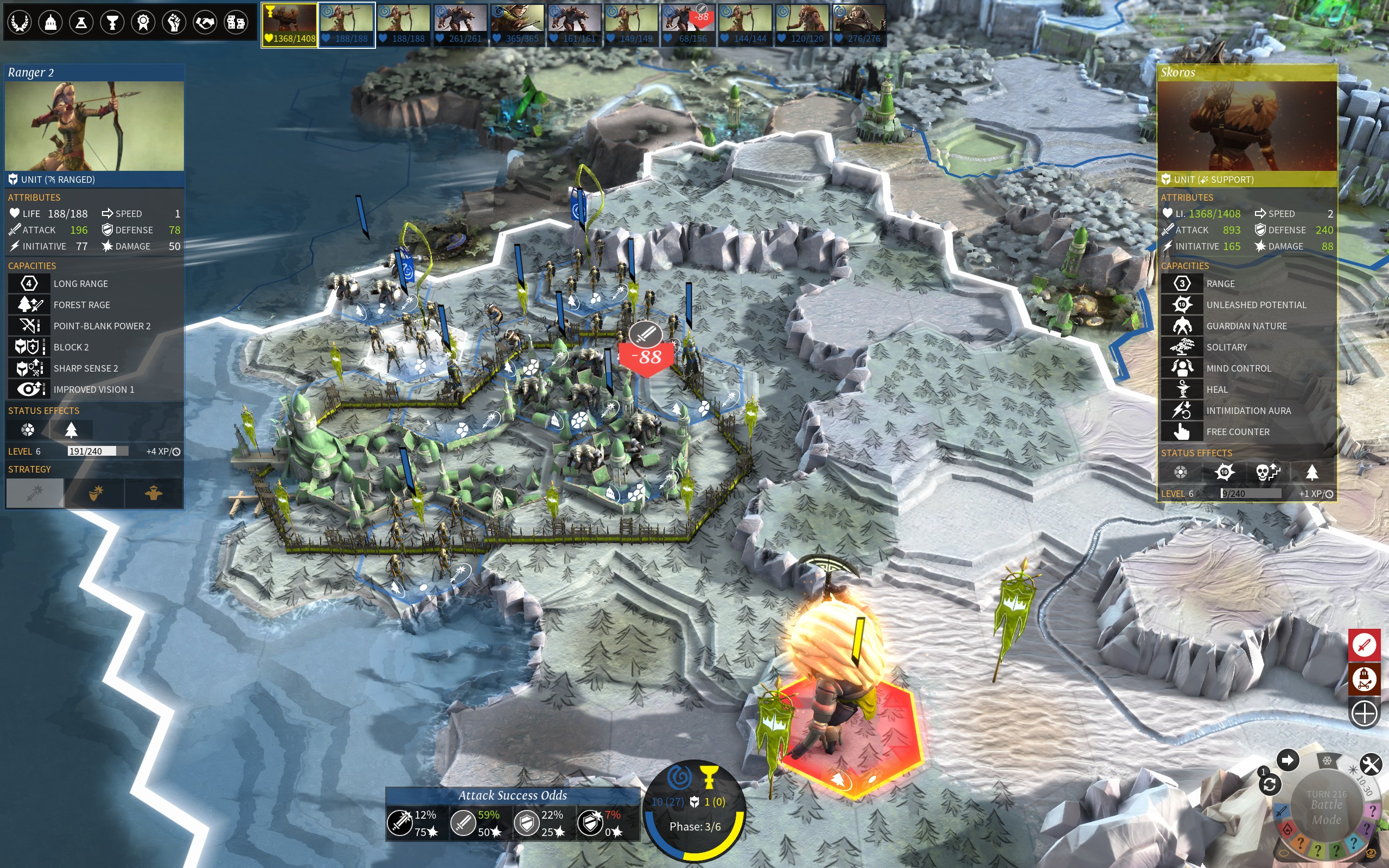Open the military raised fist screen
Screen dimensions: 1389x868
(174, 22)
